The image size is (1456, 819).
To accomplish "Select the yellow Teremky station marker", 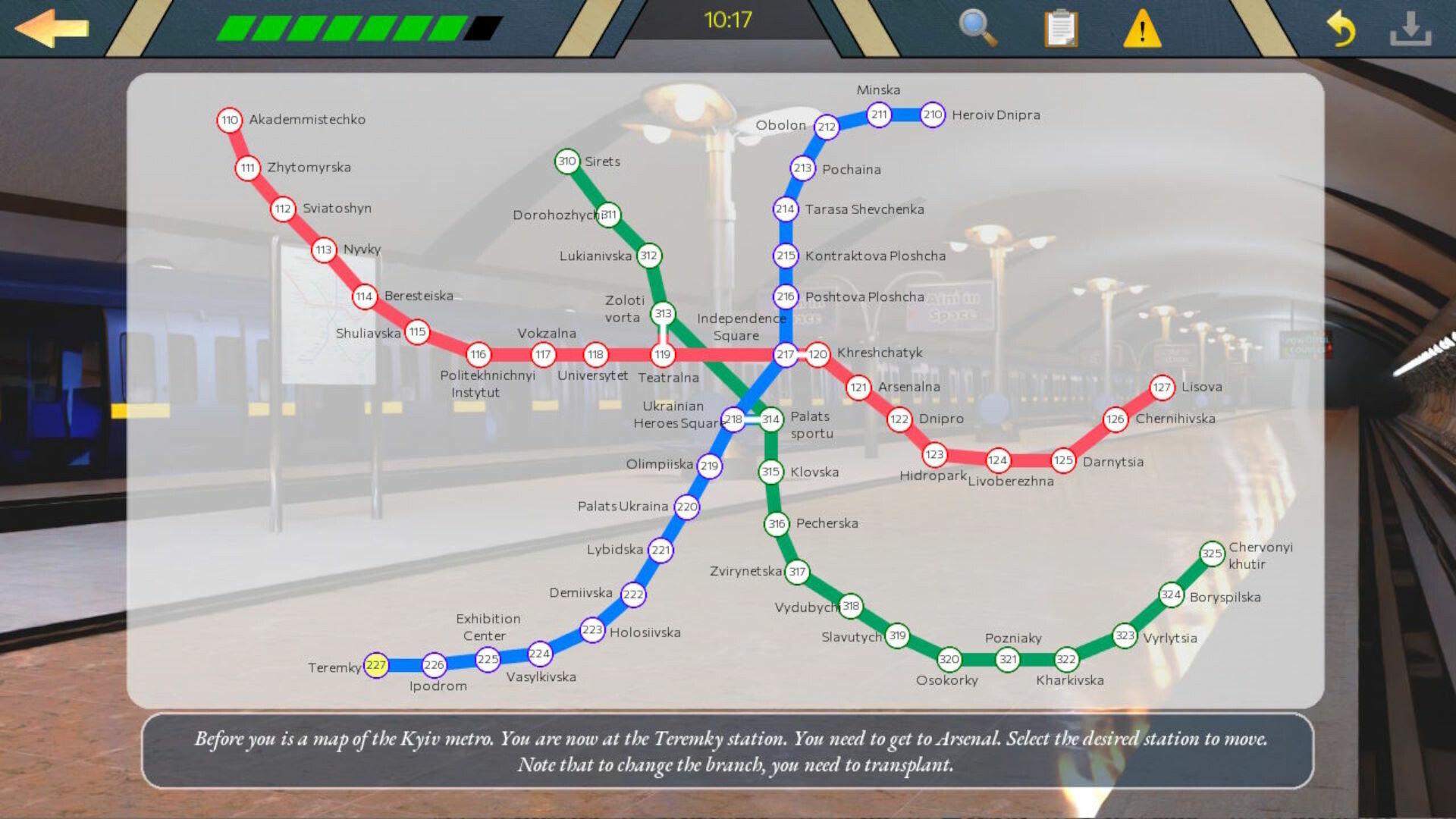I will point(377,664).
